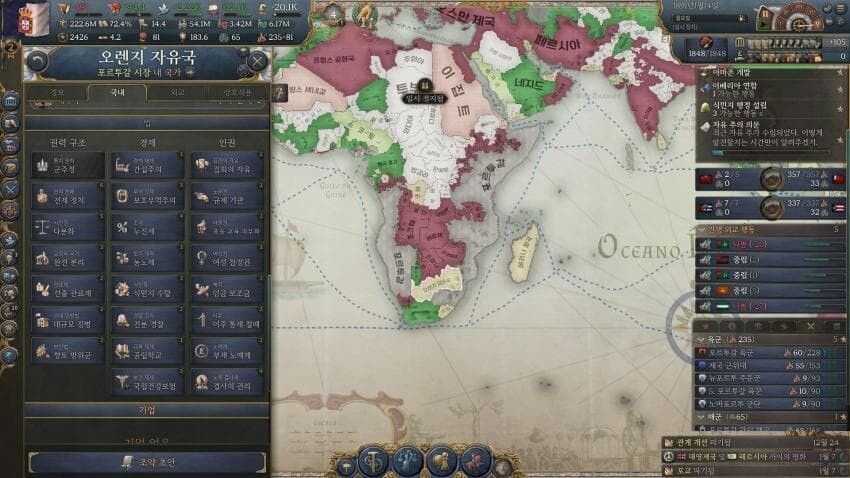
Task: Go back using the panel's return arrow
Action: [x=38, y=61]
